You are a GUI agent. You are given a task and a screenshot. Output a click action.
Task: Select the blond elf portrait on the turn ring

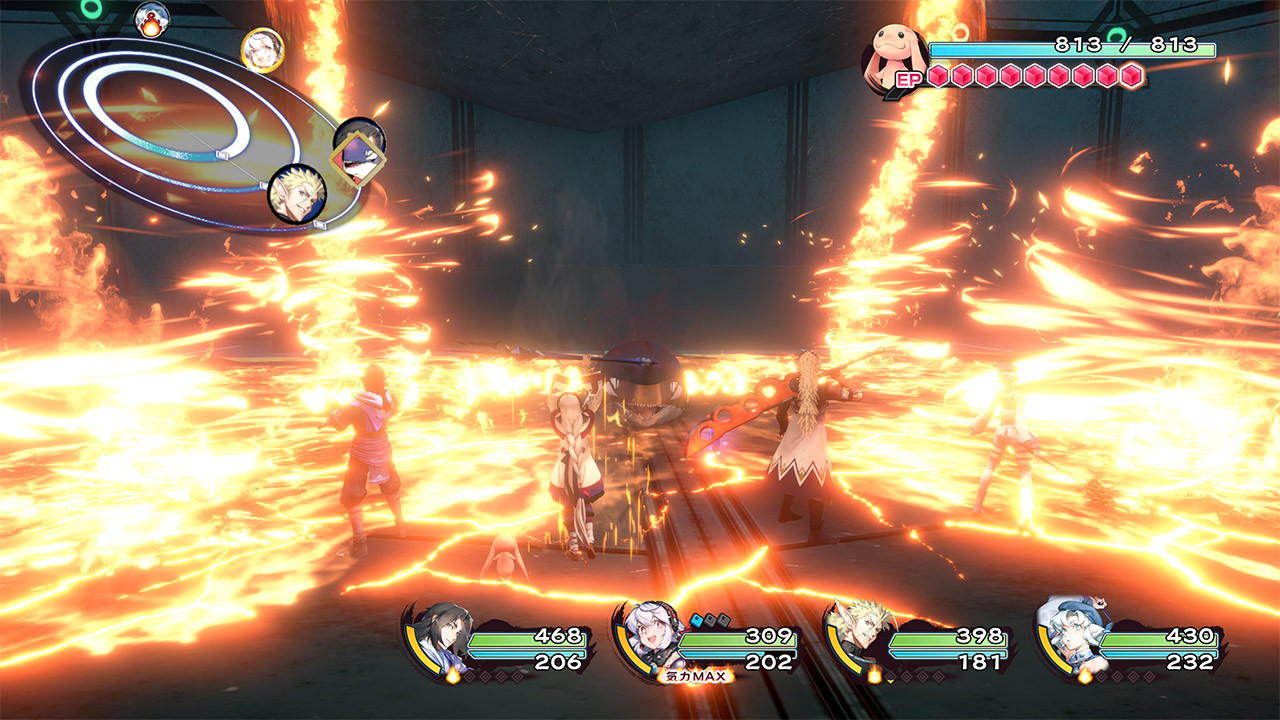tap(298, 195)
